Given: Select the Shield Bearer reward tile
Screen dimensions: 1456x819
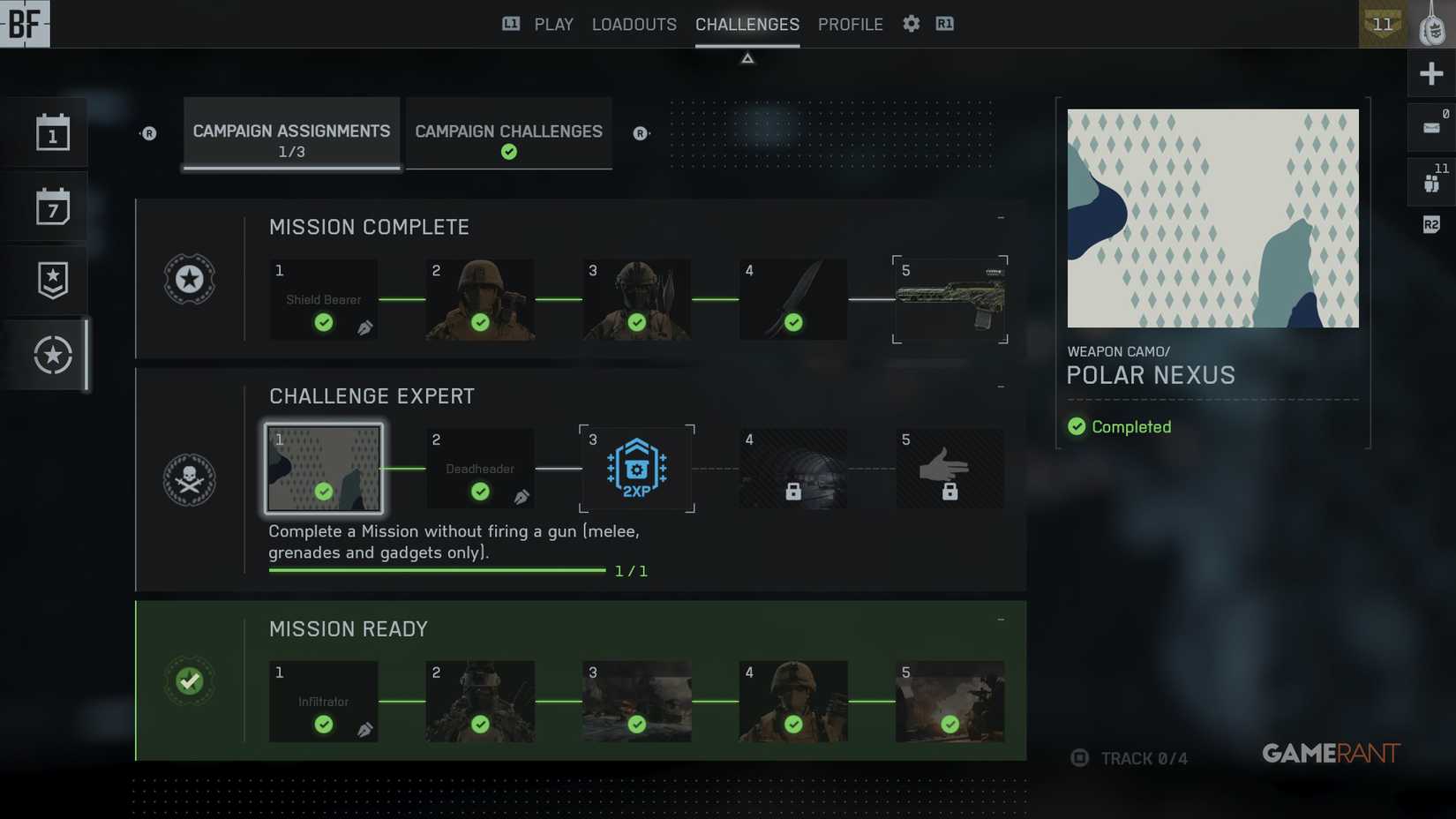Looking at the screenshot, I should 323,300.
